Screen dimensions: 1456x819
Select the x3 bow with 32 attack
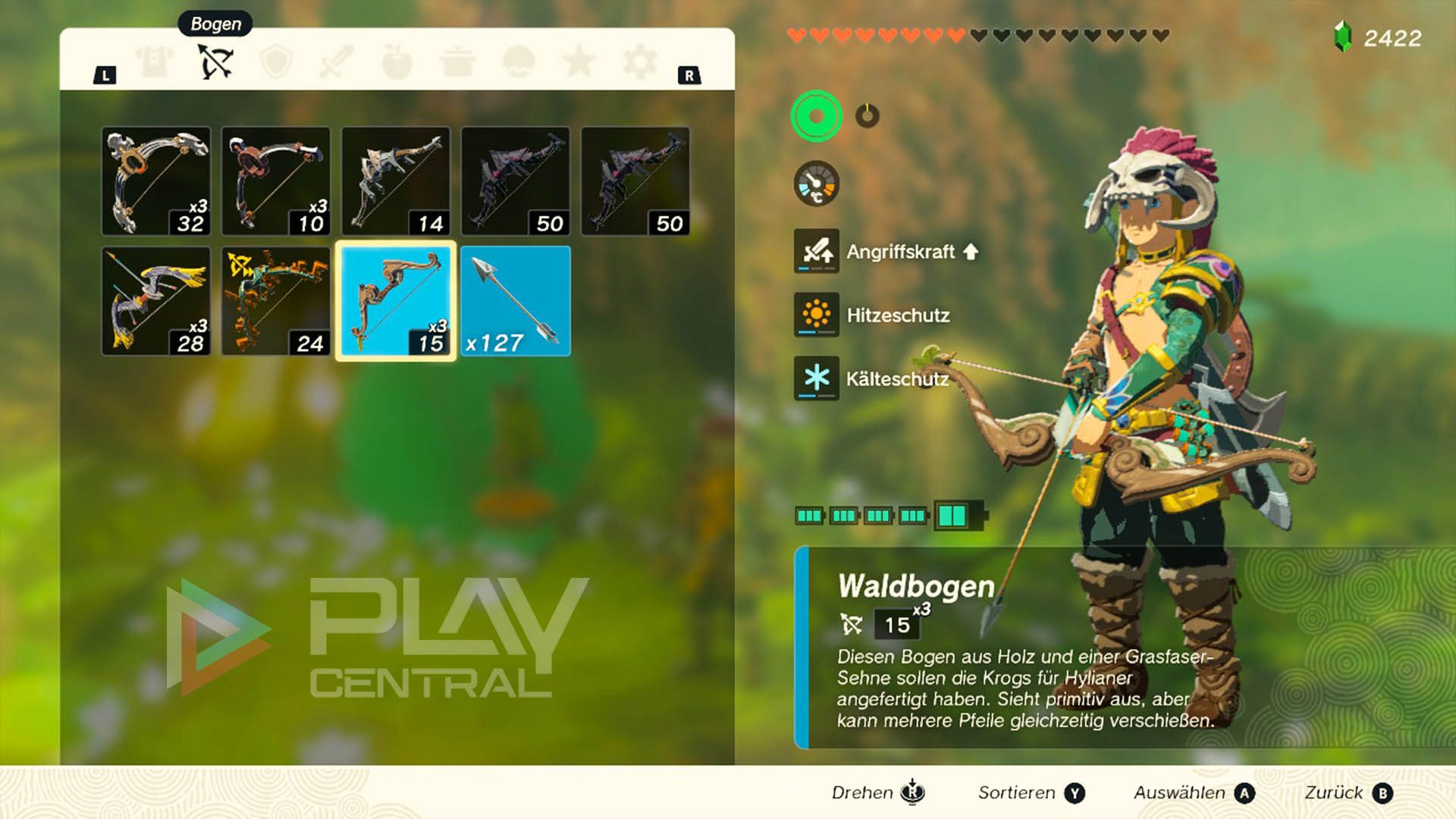point(156,181)
